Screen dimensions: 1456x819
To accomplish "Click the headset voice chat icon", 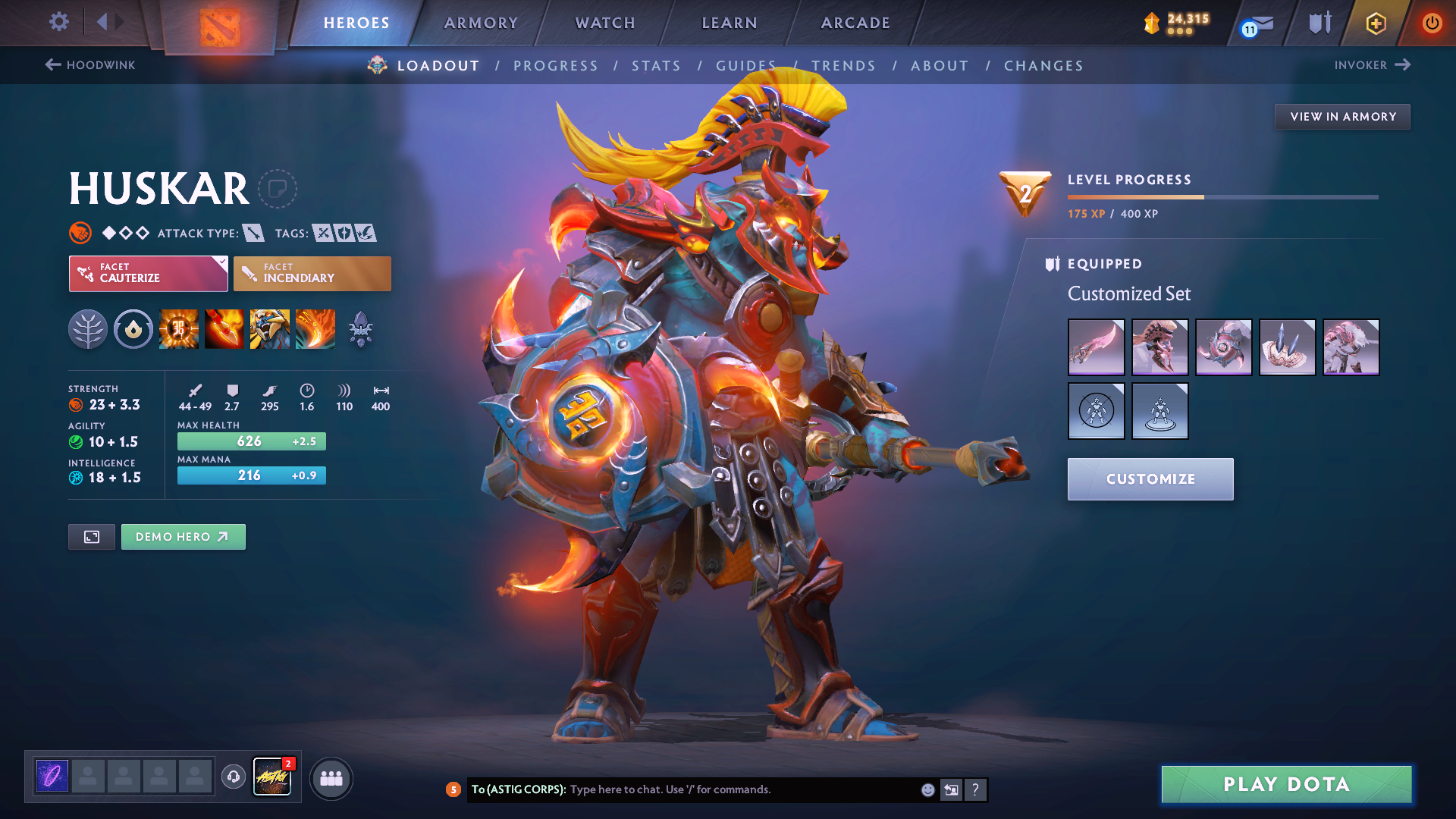I will 233,777.
